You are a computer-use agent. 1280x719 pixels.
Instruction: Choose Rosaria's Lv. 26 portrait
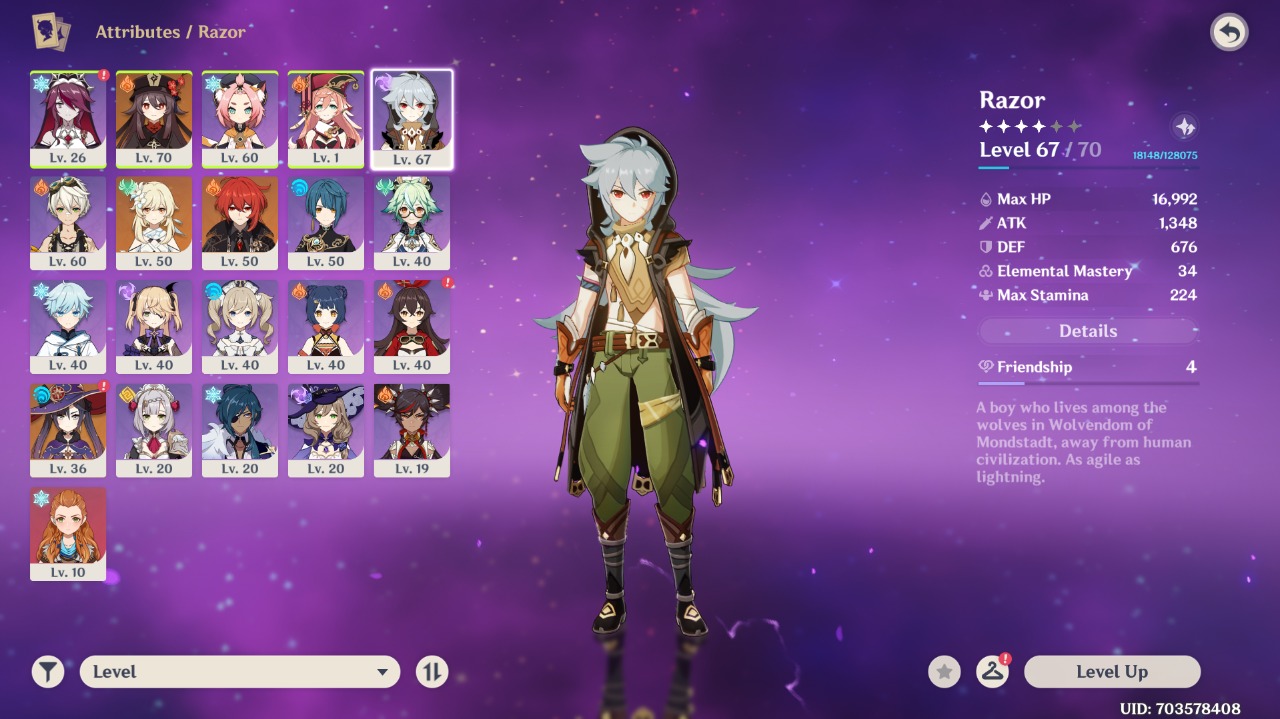point(68,118)
